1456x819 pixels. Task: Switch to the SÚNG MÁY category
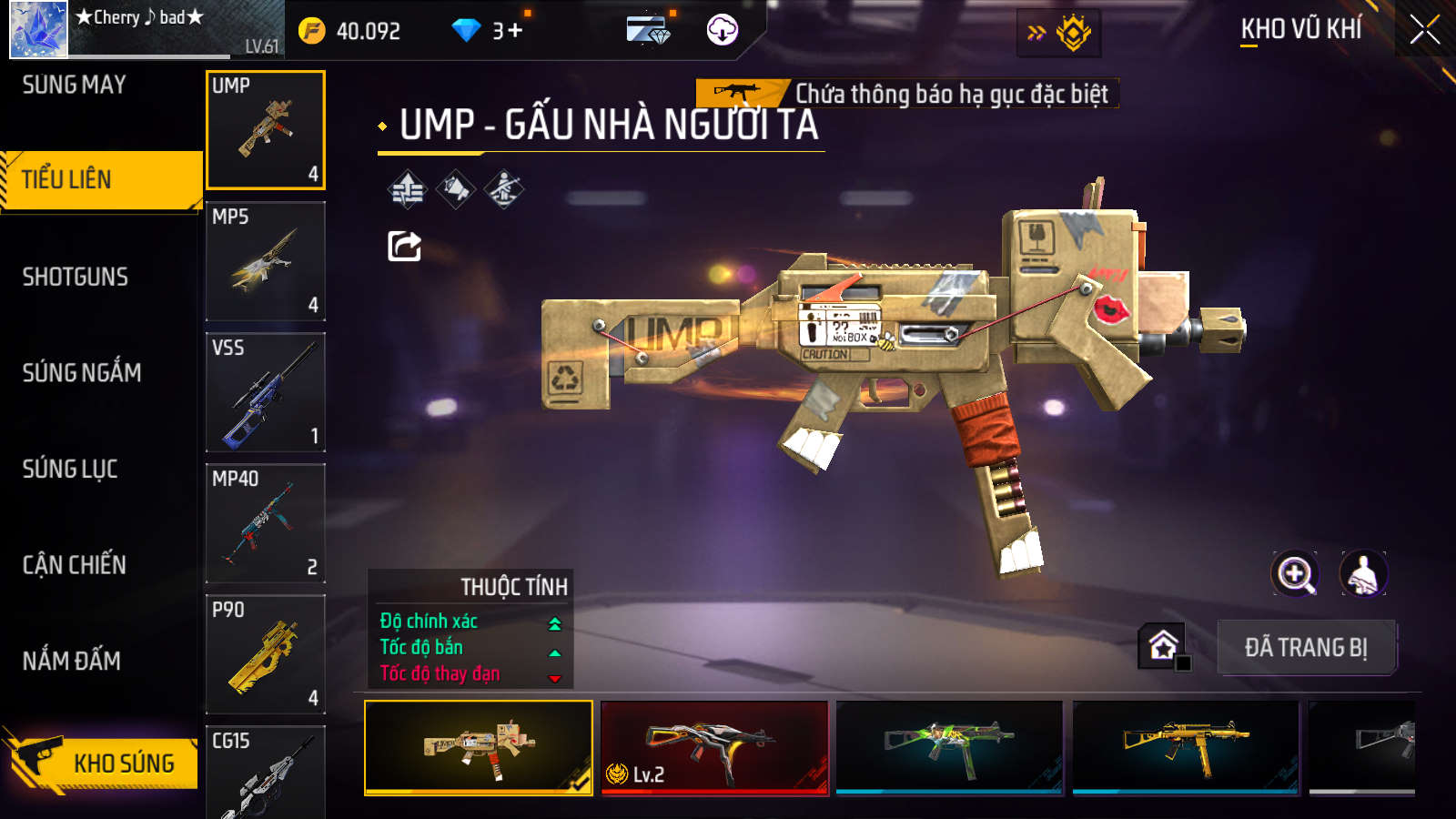[x=75, y=85]
